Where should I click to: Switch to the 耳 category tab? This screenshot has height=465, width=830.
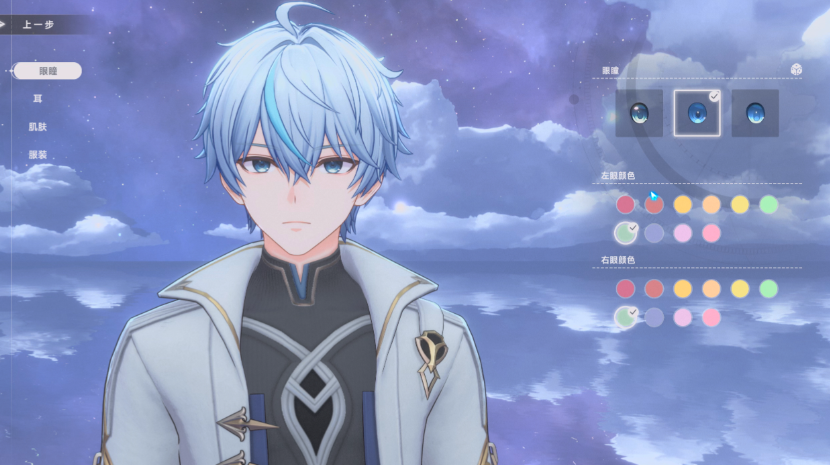click(38, 99)
